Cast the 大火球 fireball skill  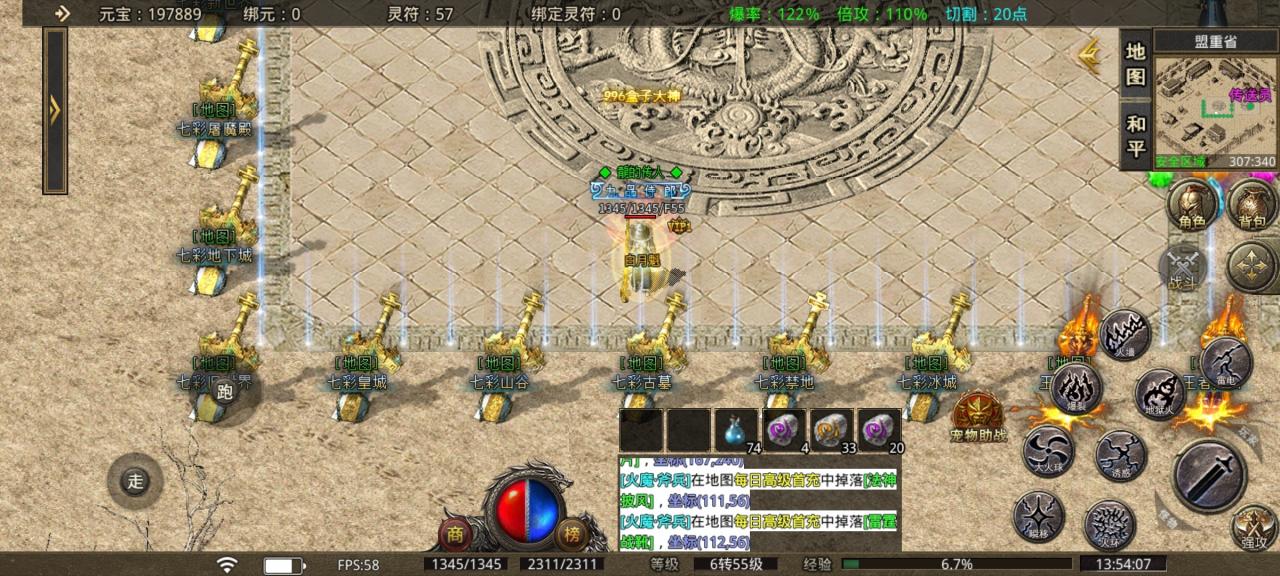(x=1048, y=451)
